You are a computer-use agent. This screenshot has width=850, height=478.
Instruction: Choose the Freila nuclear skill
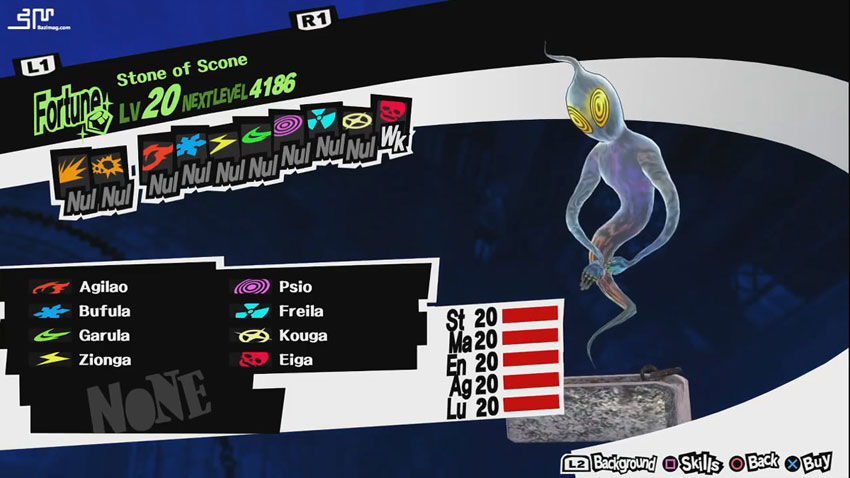pyautogui.click(x=300, y=311)
